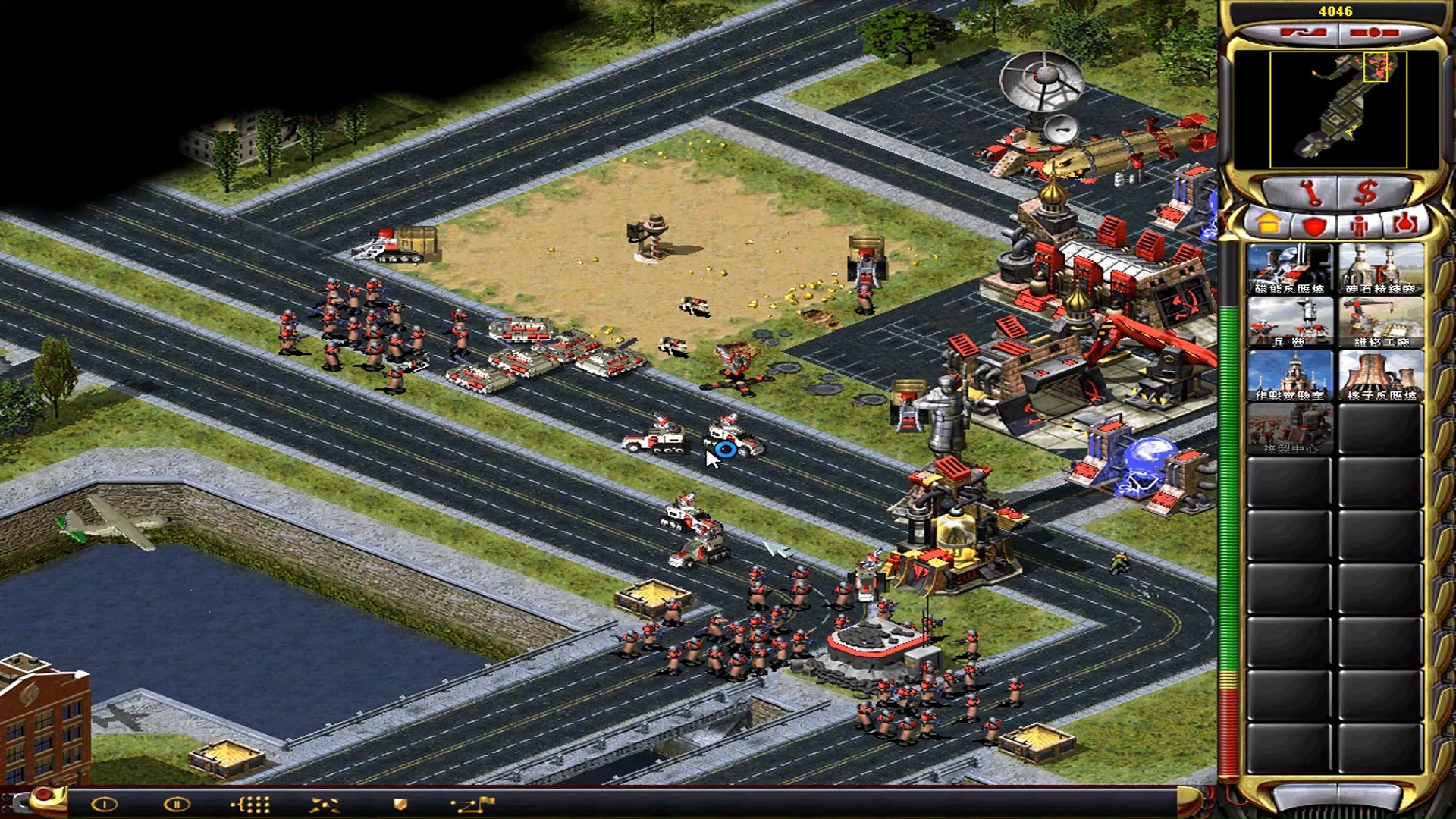
Task: Select team two button on command bar
Action: coord(177,805)
